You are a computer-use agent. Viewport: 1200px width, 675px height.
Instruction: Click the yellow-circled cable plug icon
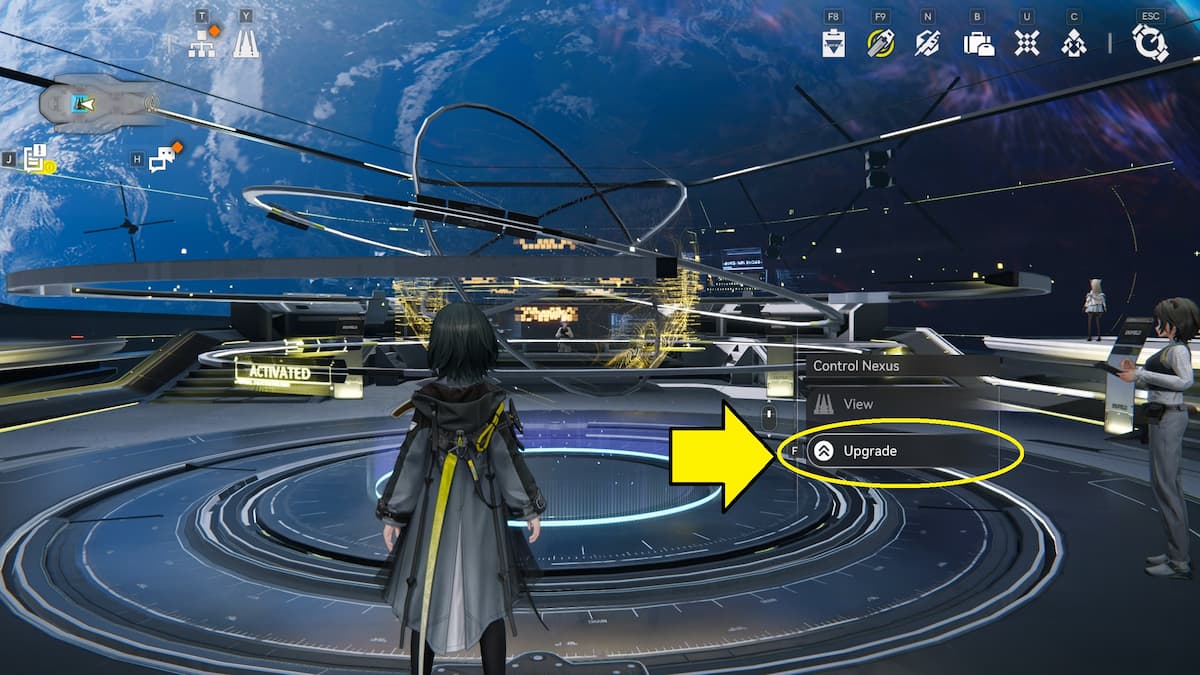tap(881, 43)
